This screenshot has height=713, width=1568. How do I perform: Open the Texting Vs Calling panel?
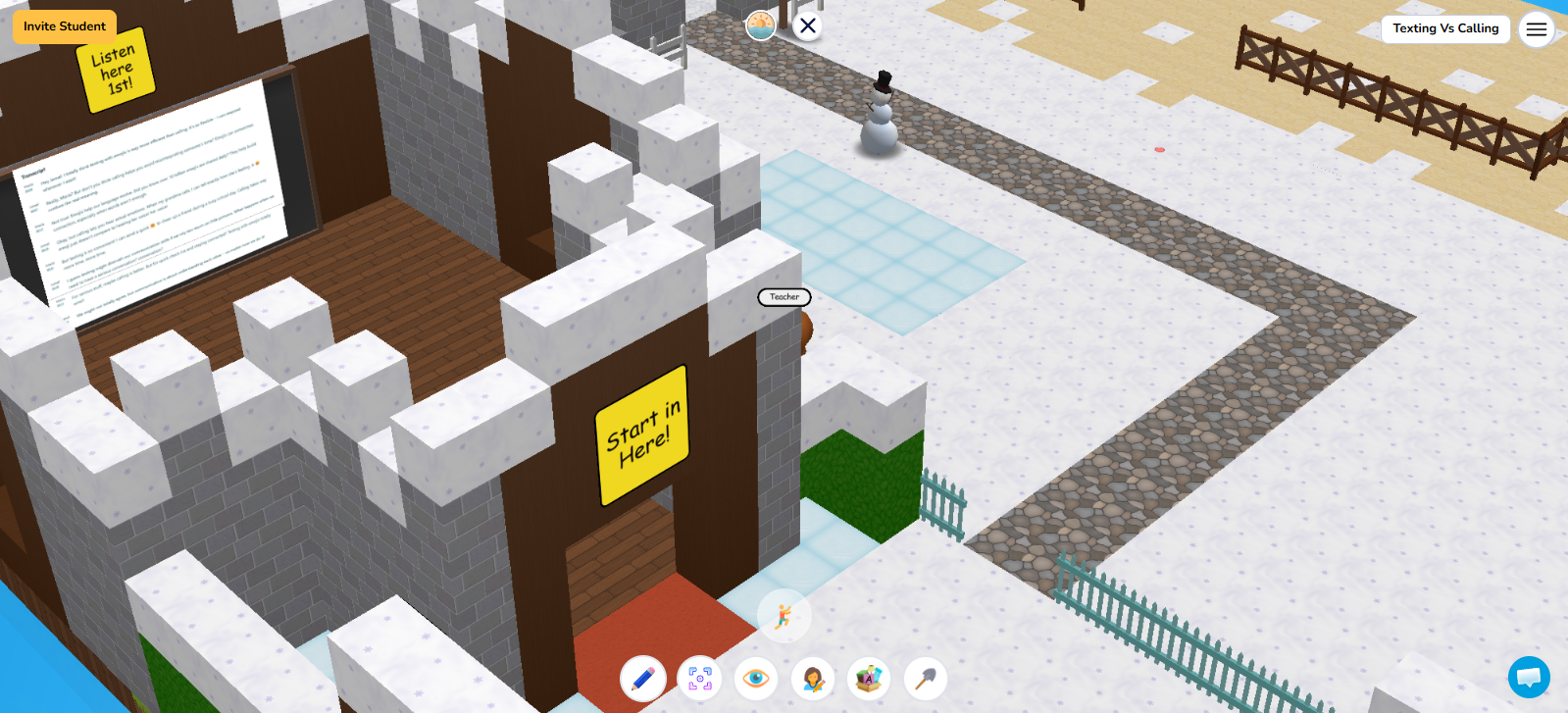pos(1445,29)
